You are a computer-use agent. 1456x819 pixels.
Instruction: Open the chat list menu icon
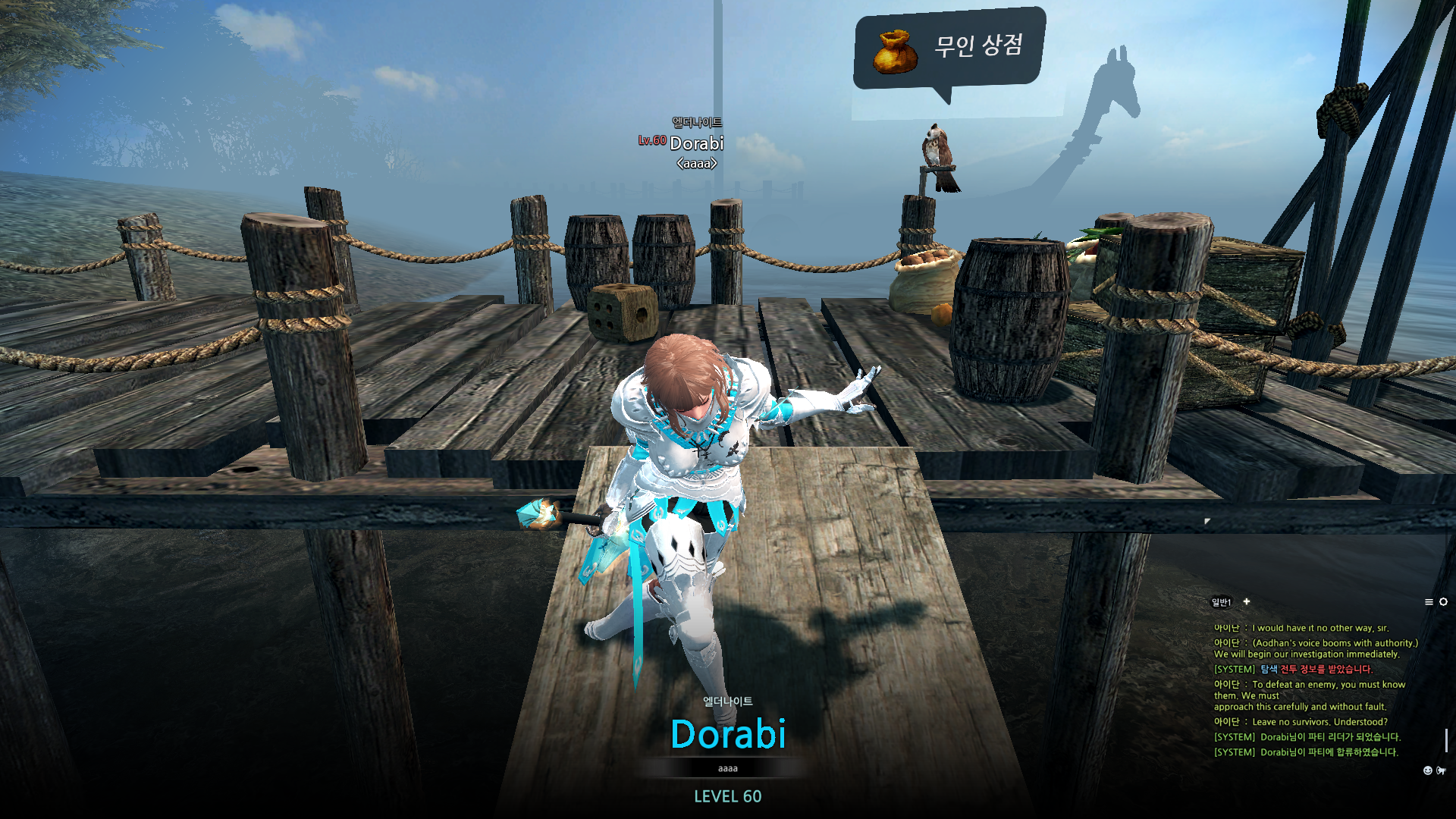(x=1429, y=602)
